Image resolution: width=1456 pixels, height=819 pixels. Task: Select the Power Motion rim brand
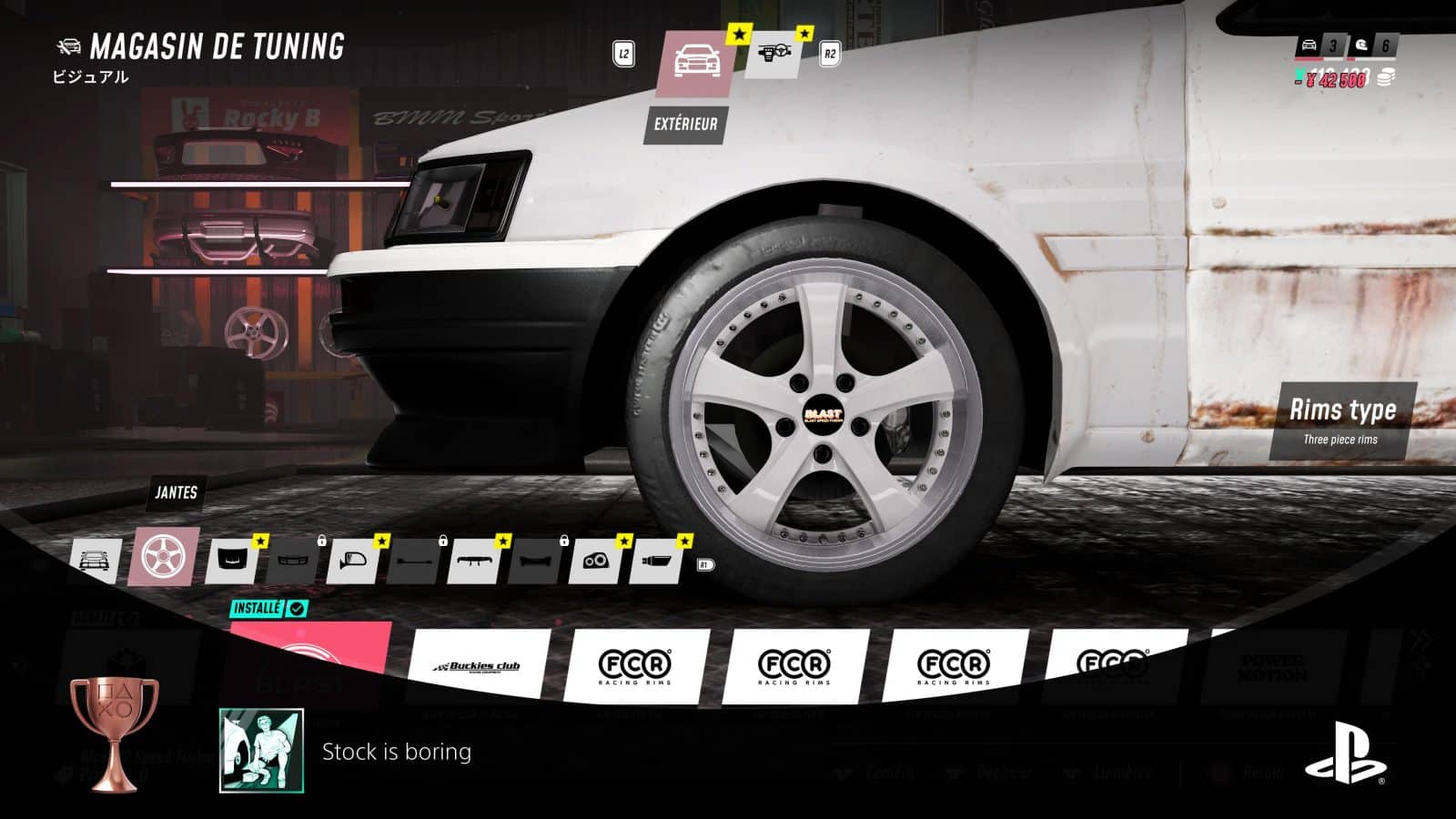[1272, 669]
